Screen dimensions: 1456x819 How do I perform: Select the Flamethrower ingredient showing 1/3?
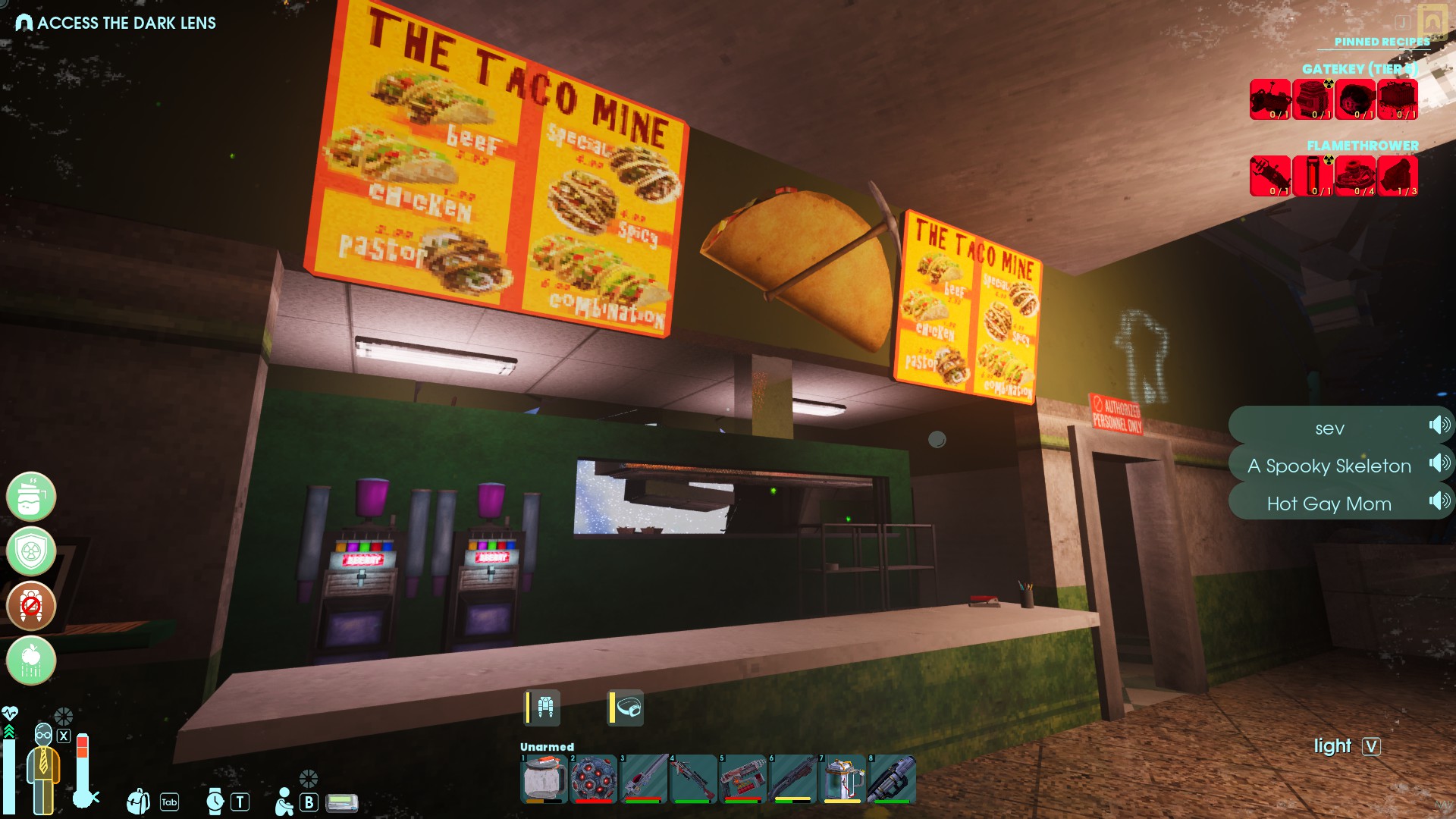pyautogui.click(x=1398, y=176)
